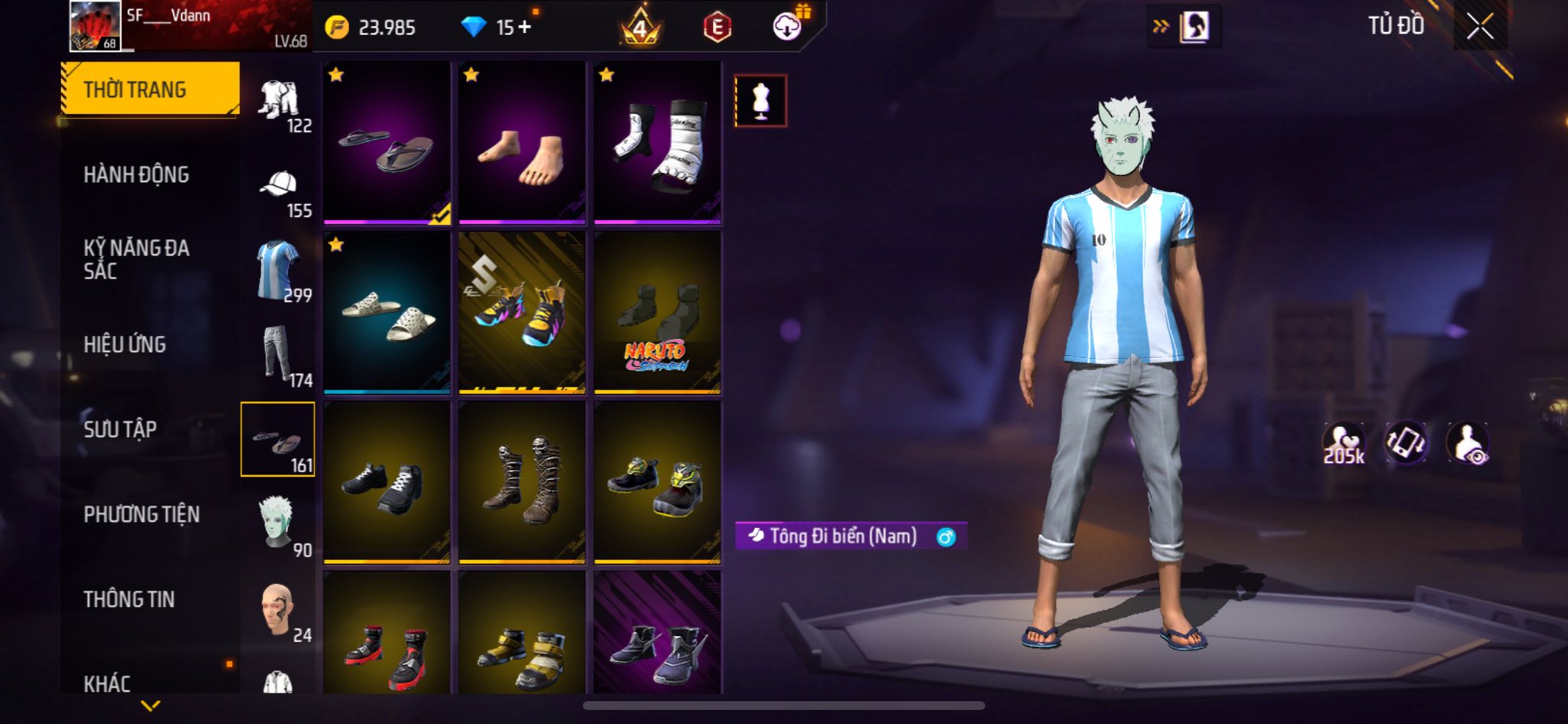
Task: Show the THÔNG TIN section
Action: (x=129, y=599)
